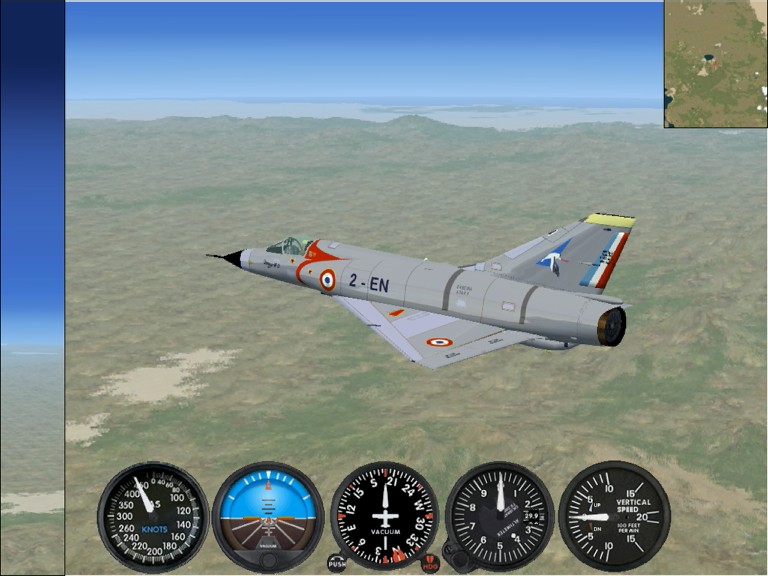
Task: Click the Vertical Speed indicator gauge
Action: [614, 516]
